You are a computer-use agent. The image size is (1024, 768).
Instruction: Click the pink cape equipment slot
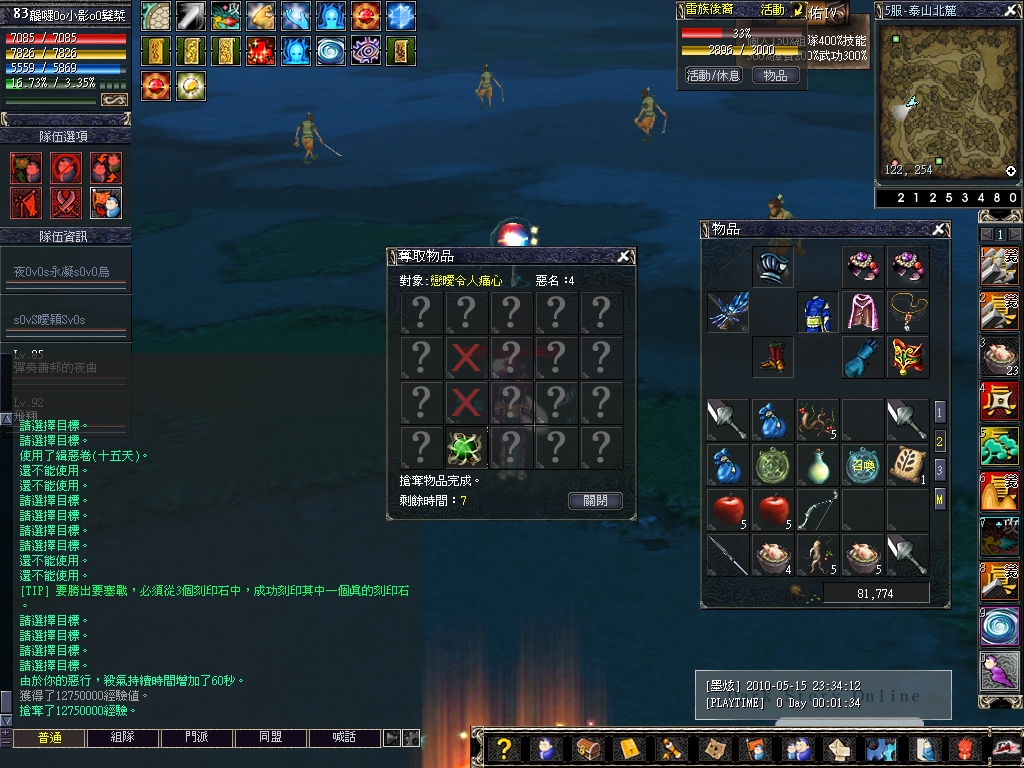click(862, 312)
